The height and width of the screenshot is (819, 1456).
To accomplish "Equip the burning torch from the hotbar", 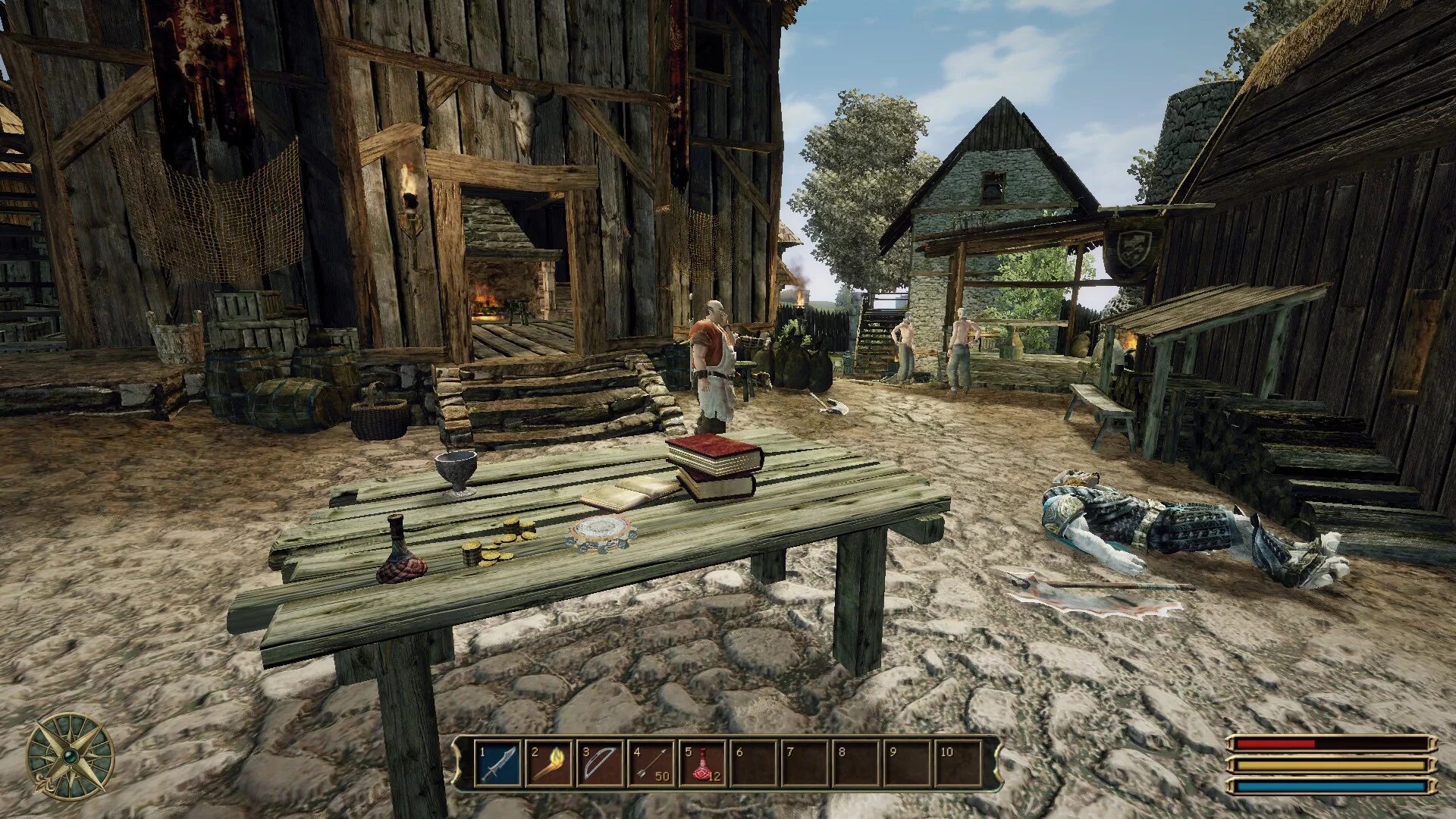I will pos(549,764).
